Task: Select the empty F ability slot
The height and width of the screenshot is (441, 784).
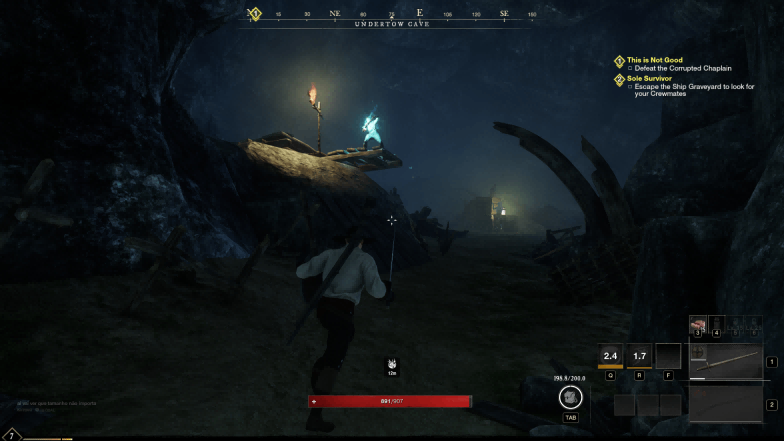Action: click(667, 355)
